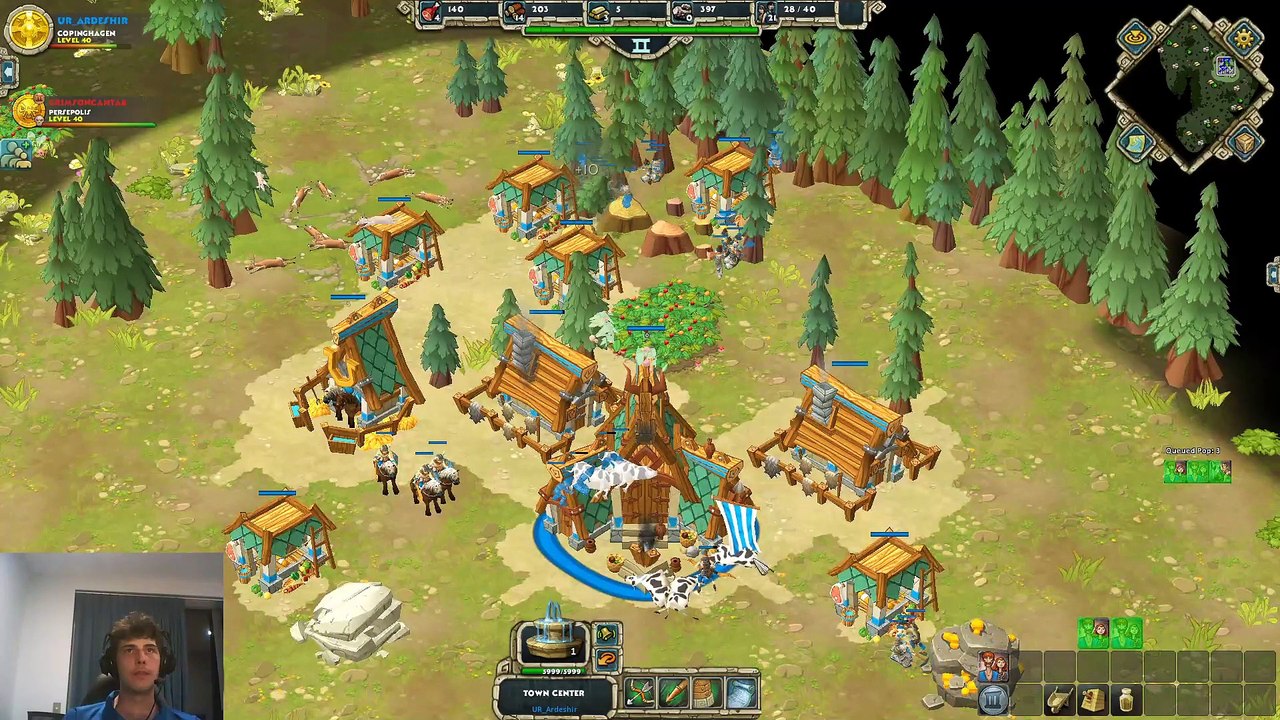The height and width of the screenshot is (720, 1280).
Task: Select the wrapped column upgrade icon
Action: tap(707, 692)
